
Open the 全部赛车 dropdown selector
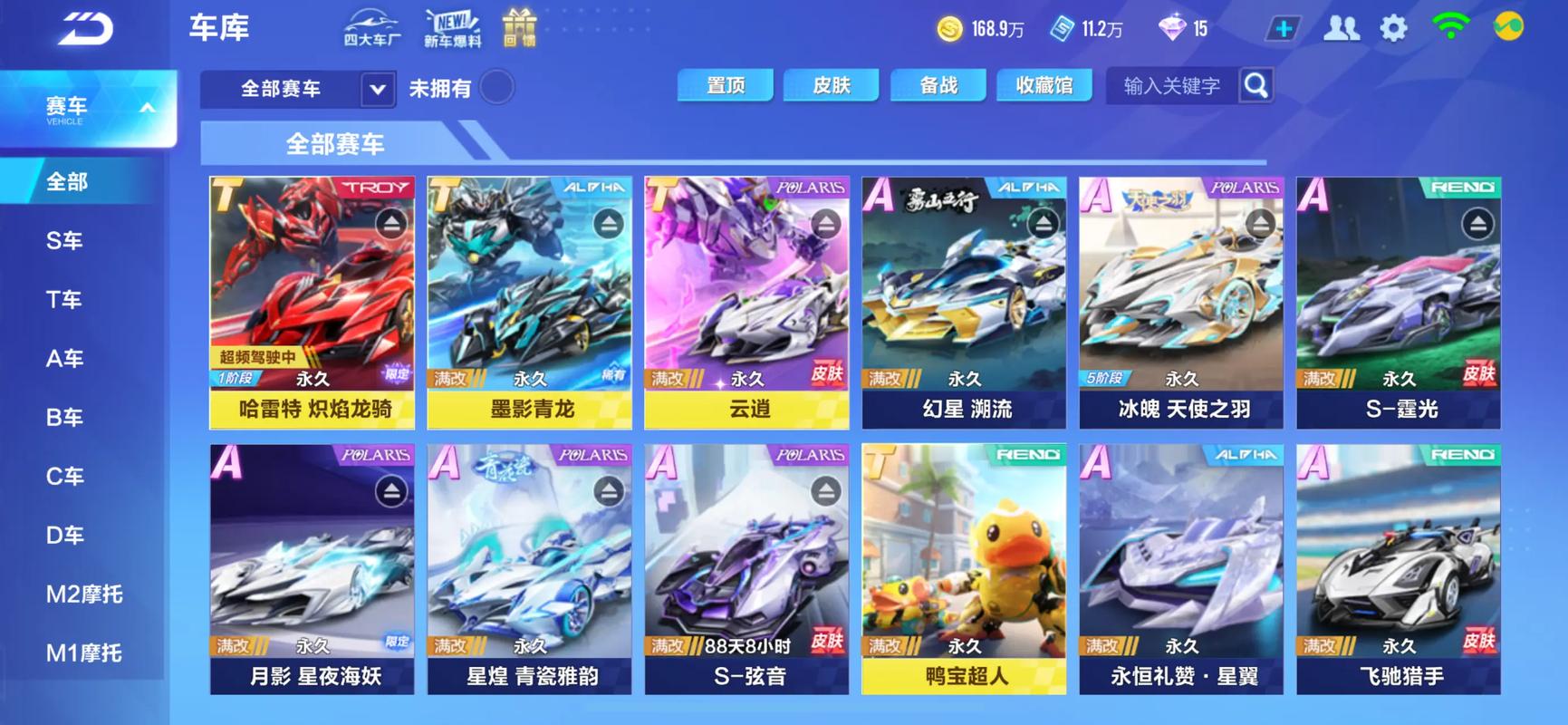coord(298,89)
